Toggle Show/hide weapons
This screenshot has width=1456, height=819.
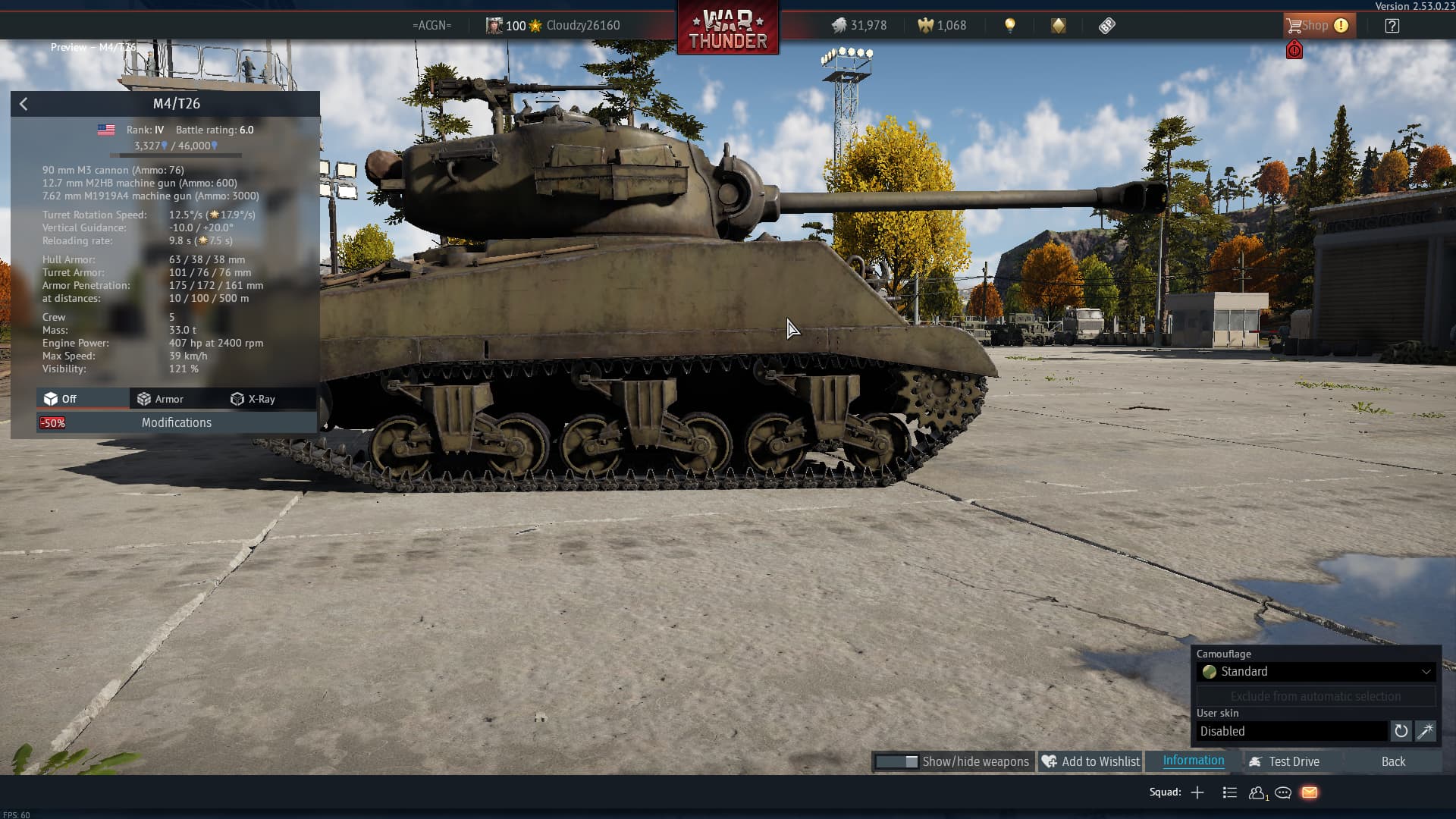coord(952,761)
